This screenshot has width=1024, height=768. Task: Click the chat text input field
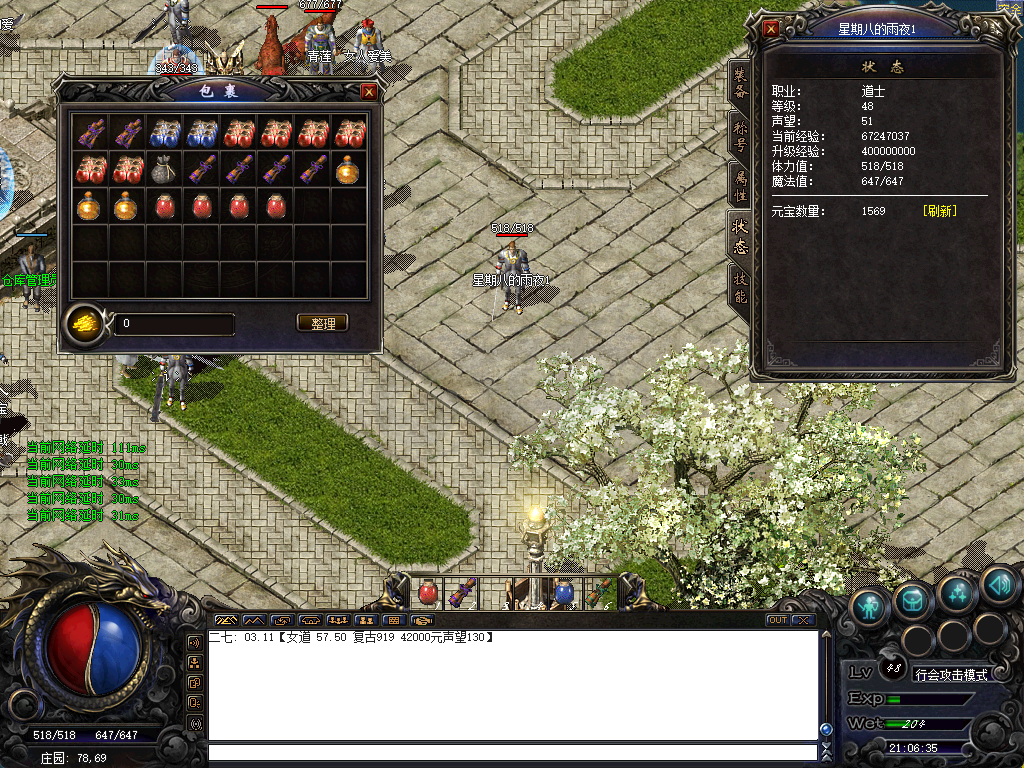click(510, 752)
